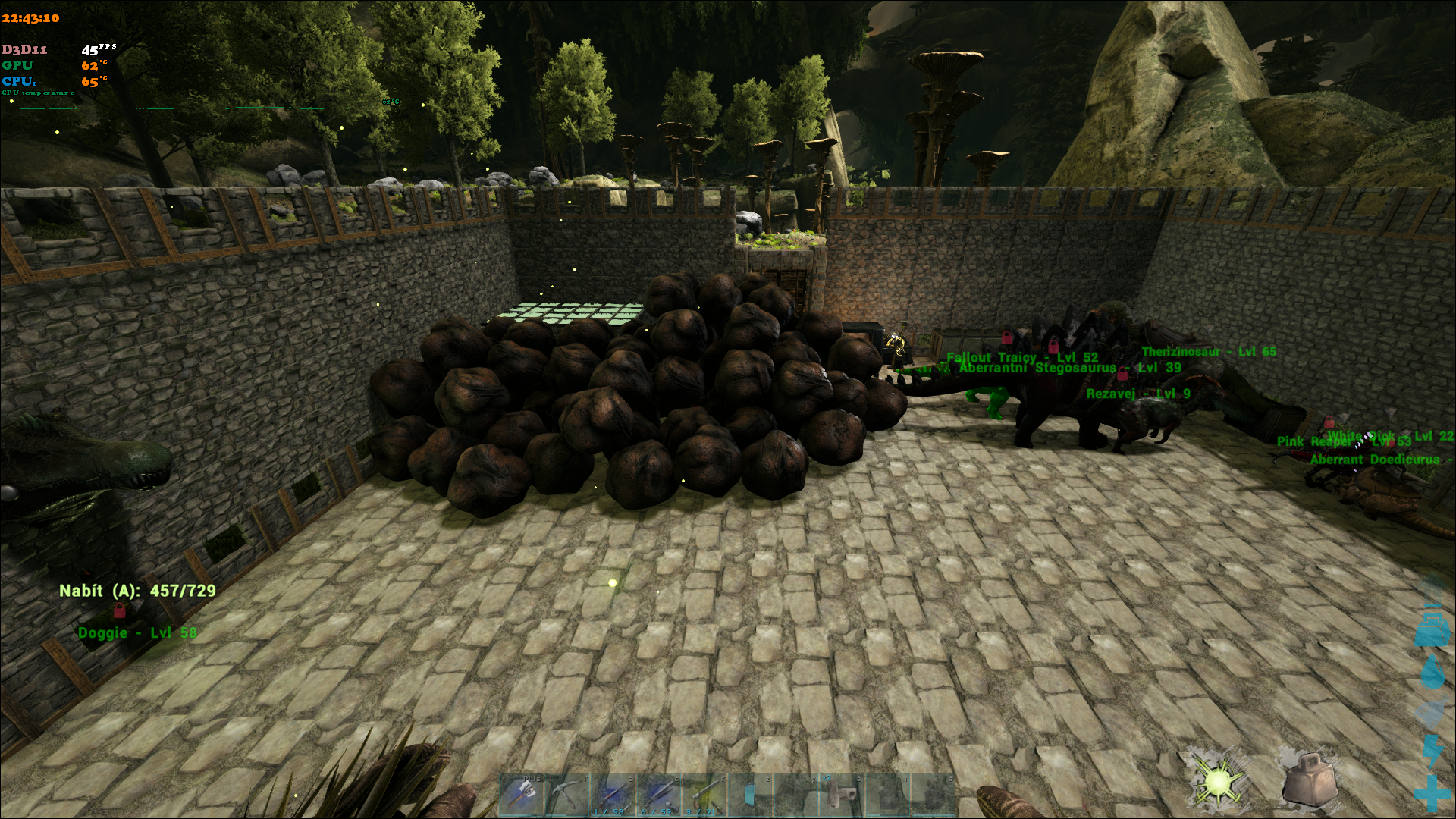This screenshot has width=1456, height=819.
Task: Select the rifle slot showing 3 / 21
Action: click(x=704, y=795)
